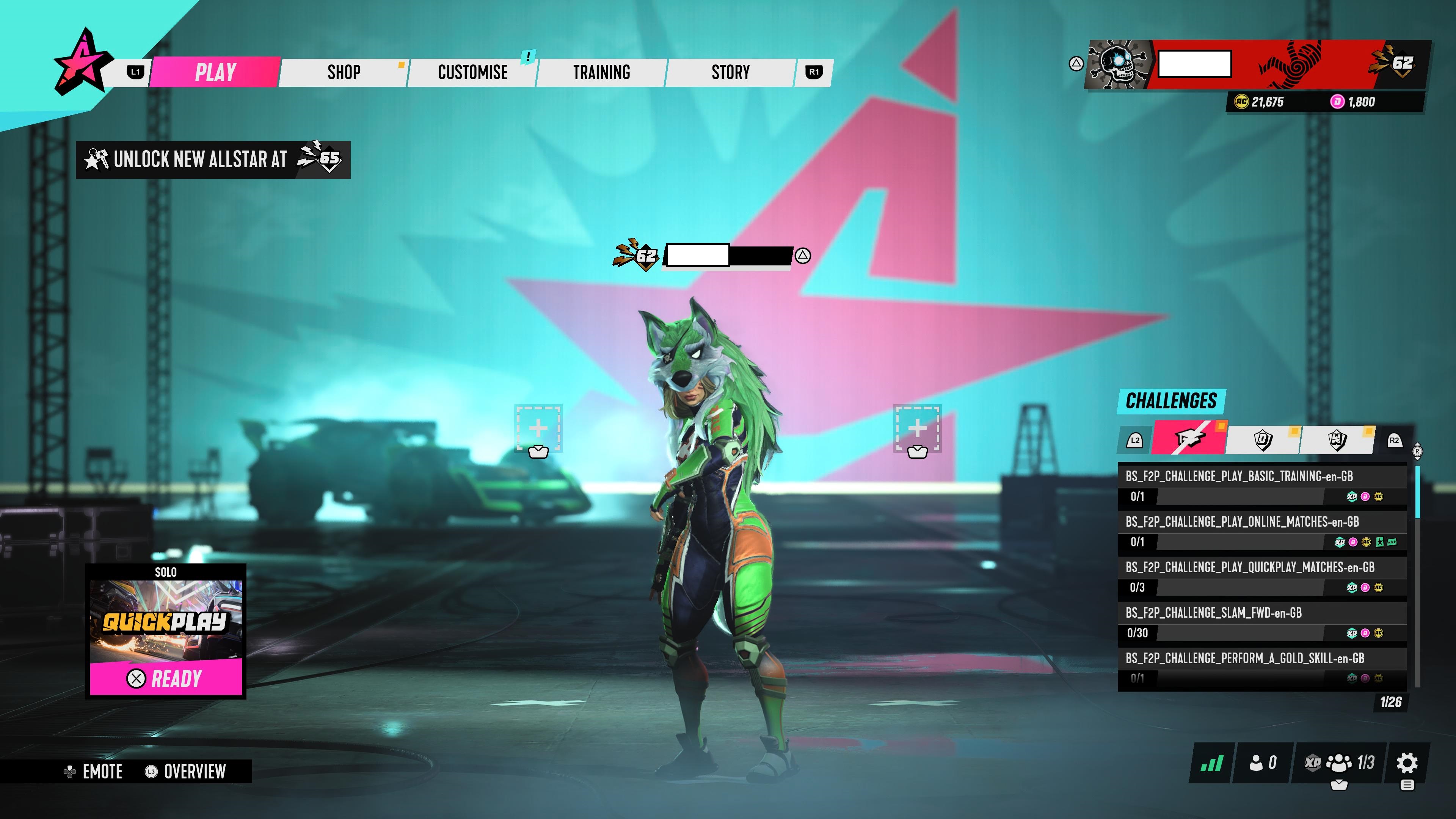Switch to the middle shield challenges tab
Image resolution: width=1456 pixels, height=819 pixels.
[x=1263, y=440]
